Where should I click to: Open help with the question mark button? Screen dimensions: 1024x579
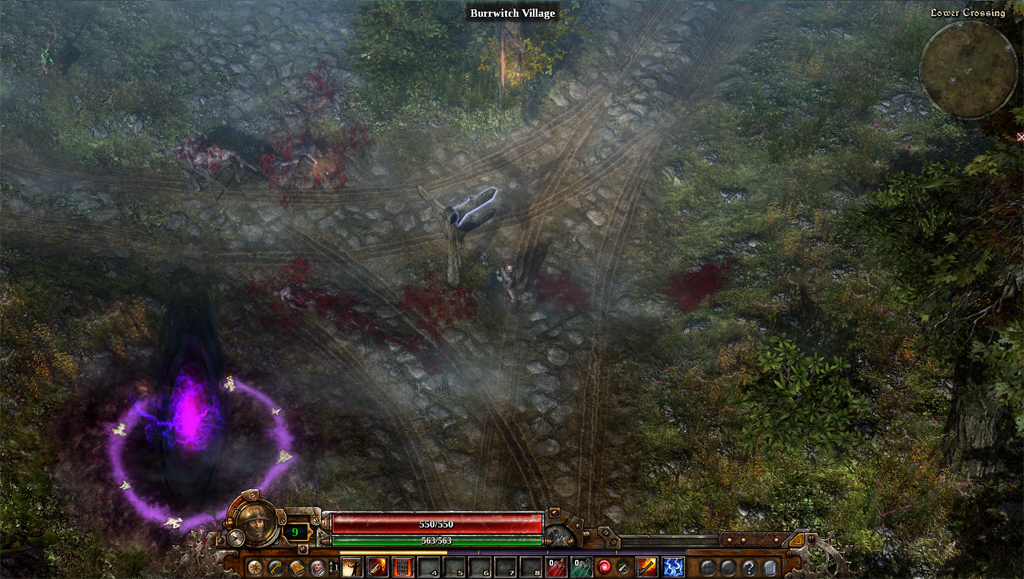tap(749, 568)
